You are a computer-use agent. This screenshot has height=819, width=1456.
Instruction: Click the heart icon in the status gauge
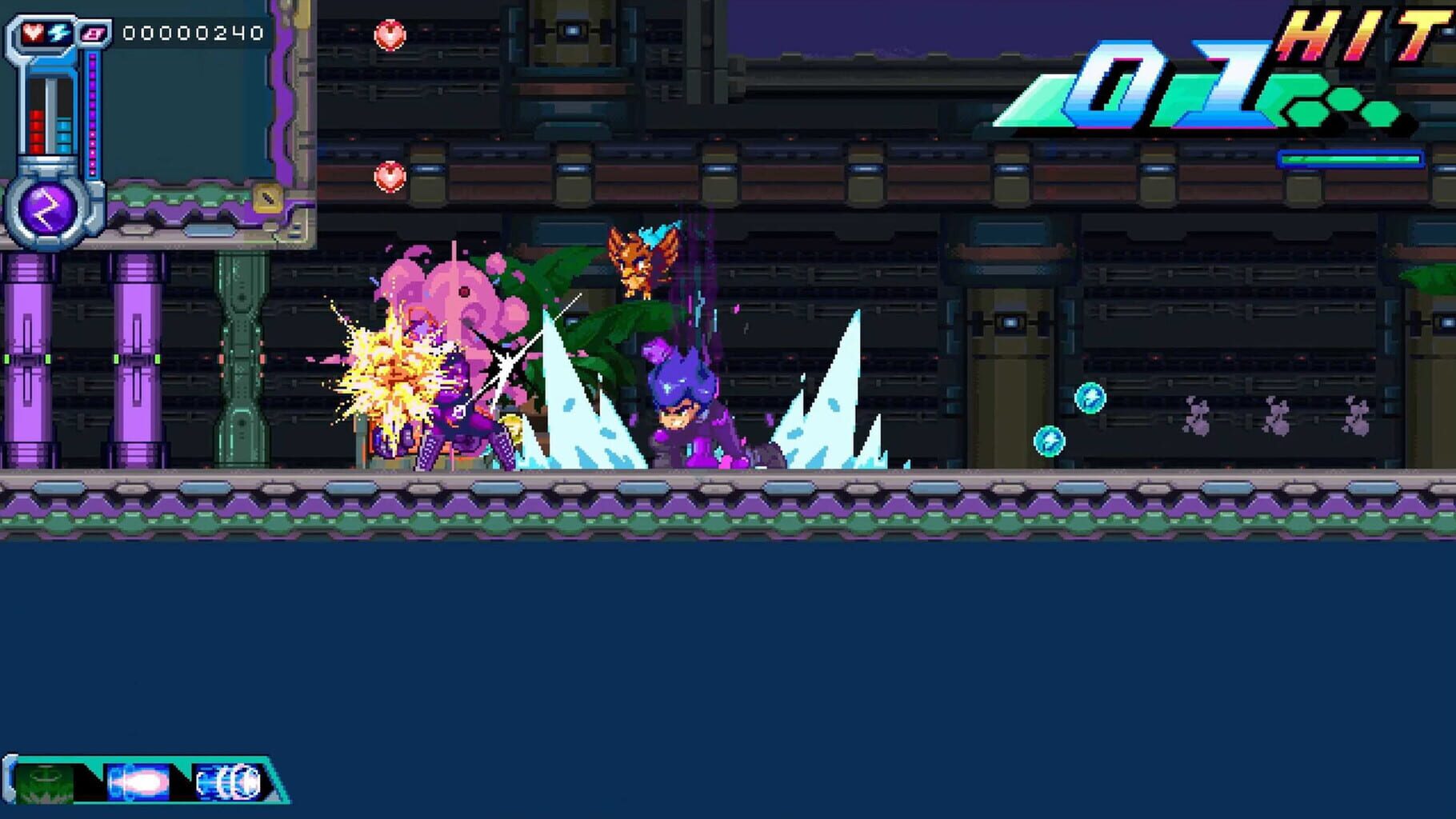tap(32, 32)
